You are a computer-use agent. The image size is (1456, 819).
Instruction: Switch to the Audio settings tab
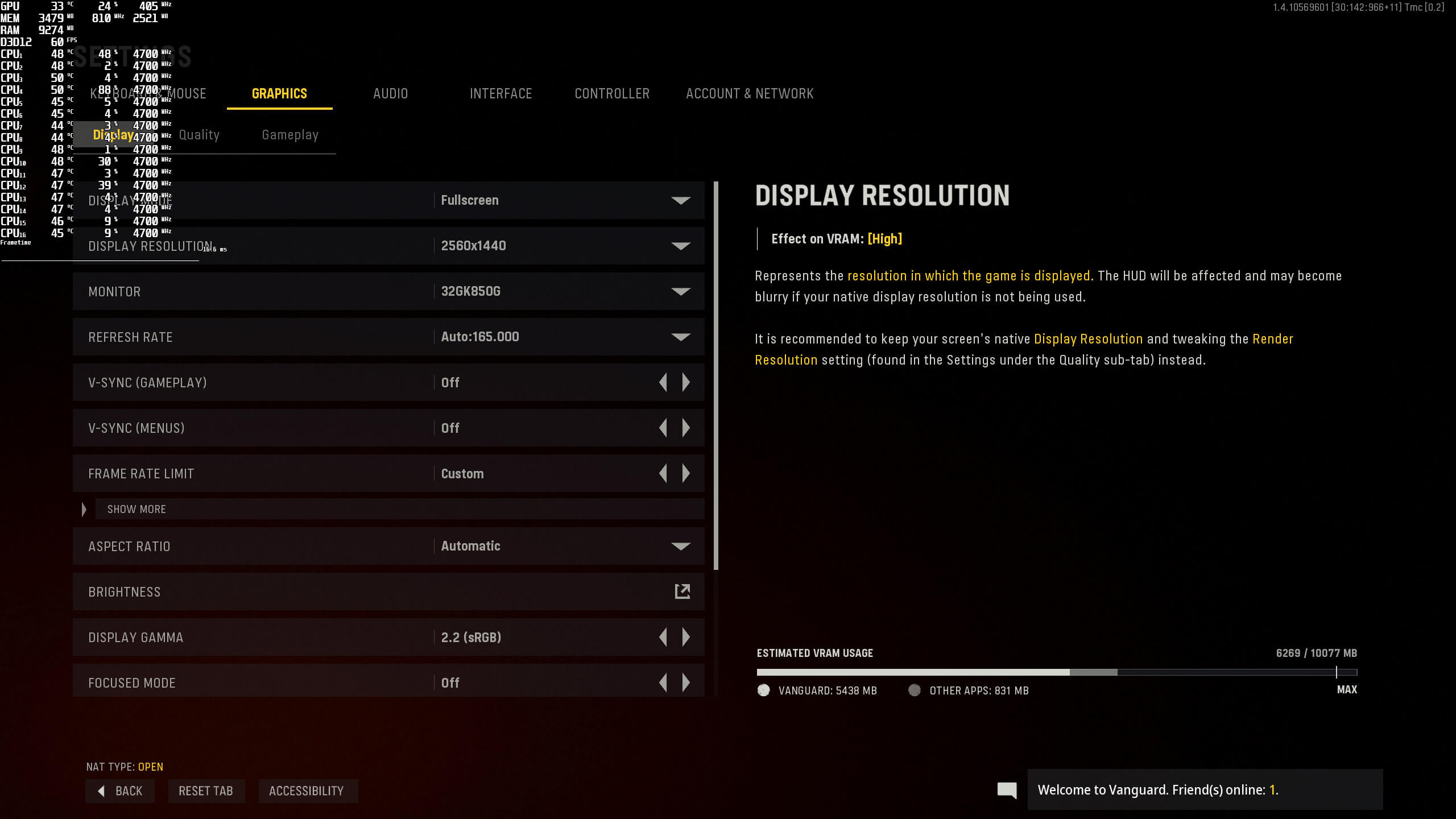(390, 94)
